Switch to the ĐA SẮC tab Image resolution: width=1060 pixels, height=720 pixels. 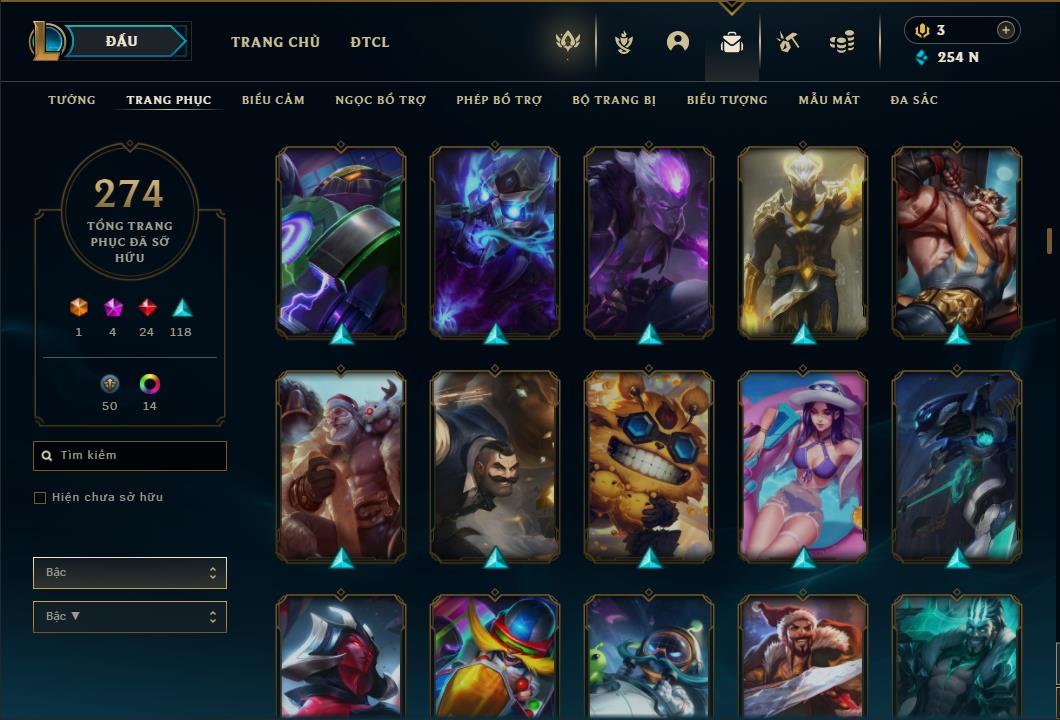(914, 100)
